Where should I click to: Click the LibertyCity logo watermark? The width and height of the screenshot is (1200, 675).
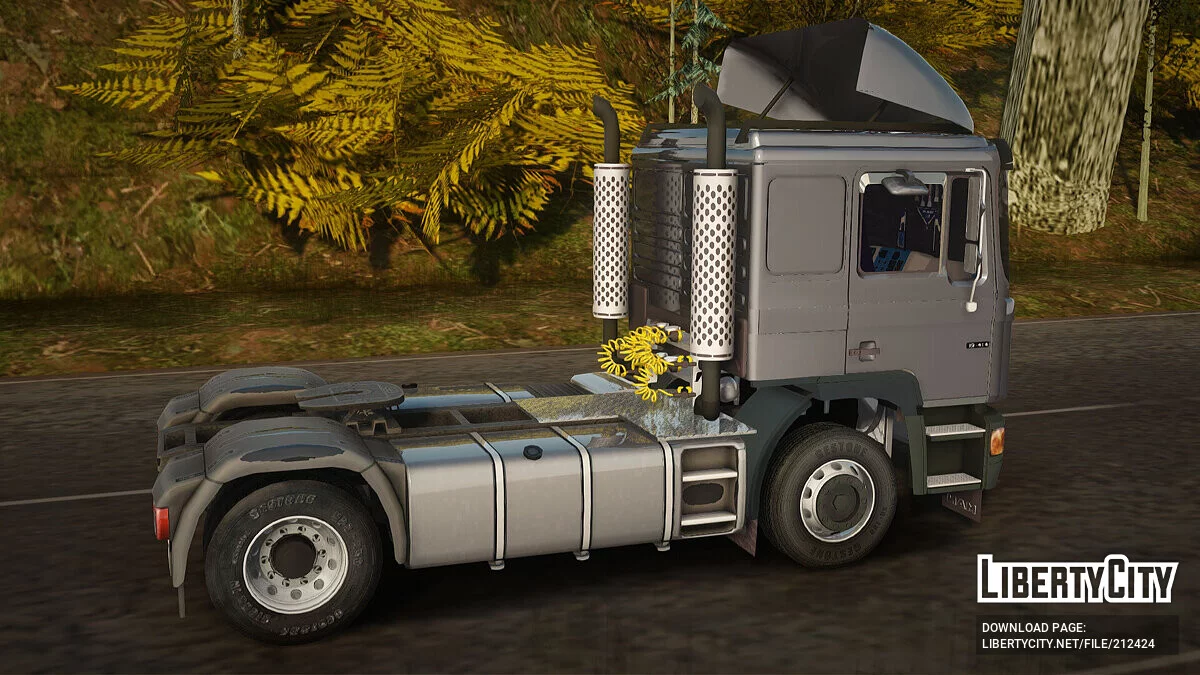coord(1076,579)
